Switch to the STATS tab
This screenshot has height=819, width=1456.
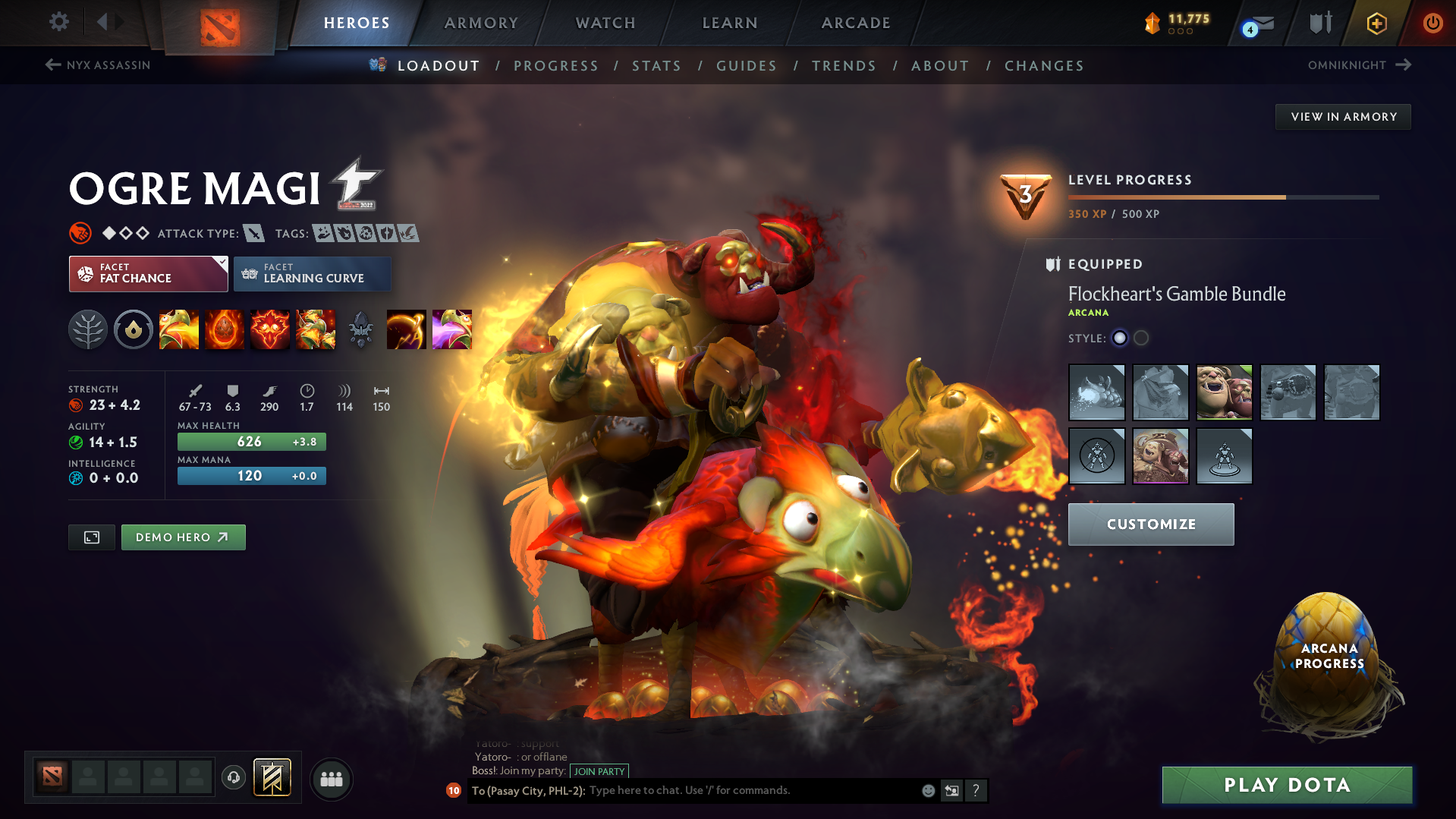[x=656, y=66]
